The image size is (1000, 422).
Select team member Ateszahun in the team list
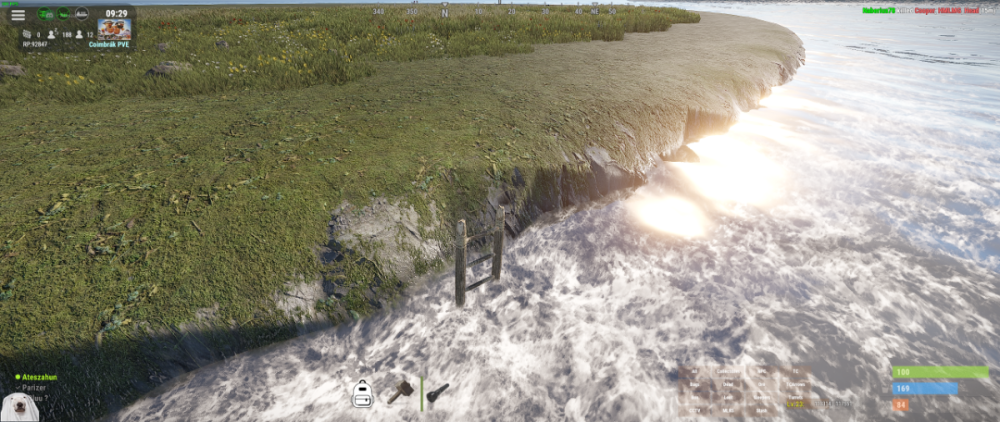(x=40, y=377)
